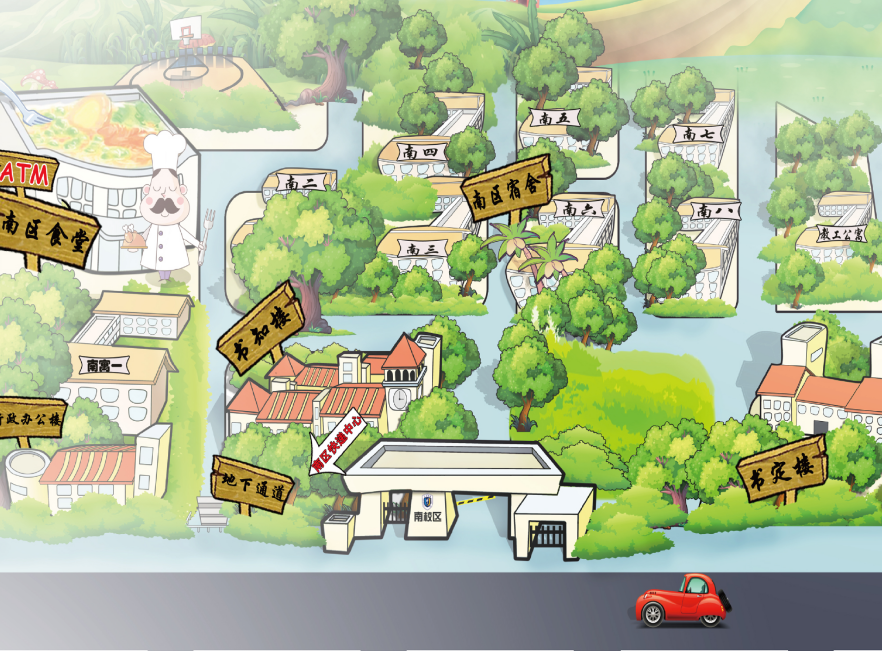This screenshot has width=882, height=651.
Task: Open the 书知楼 signpost
Action: pos(260,328)
